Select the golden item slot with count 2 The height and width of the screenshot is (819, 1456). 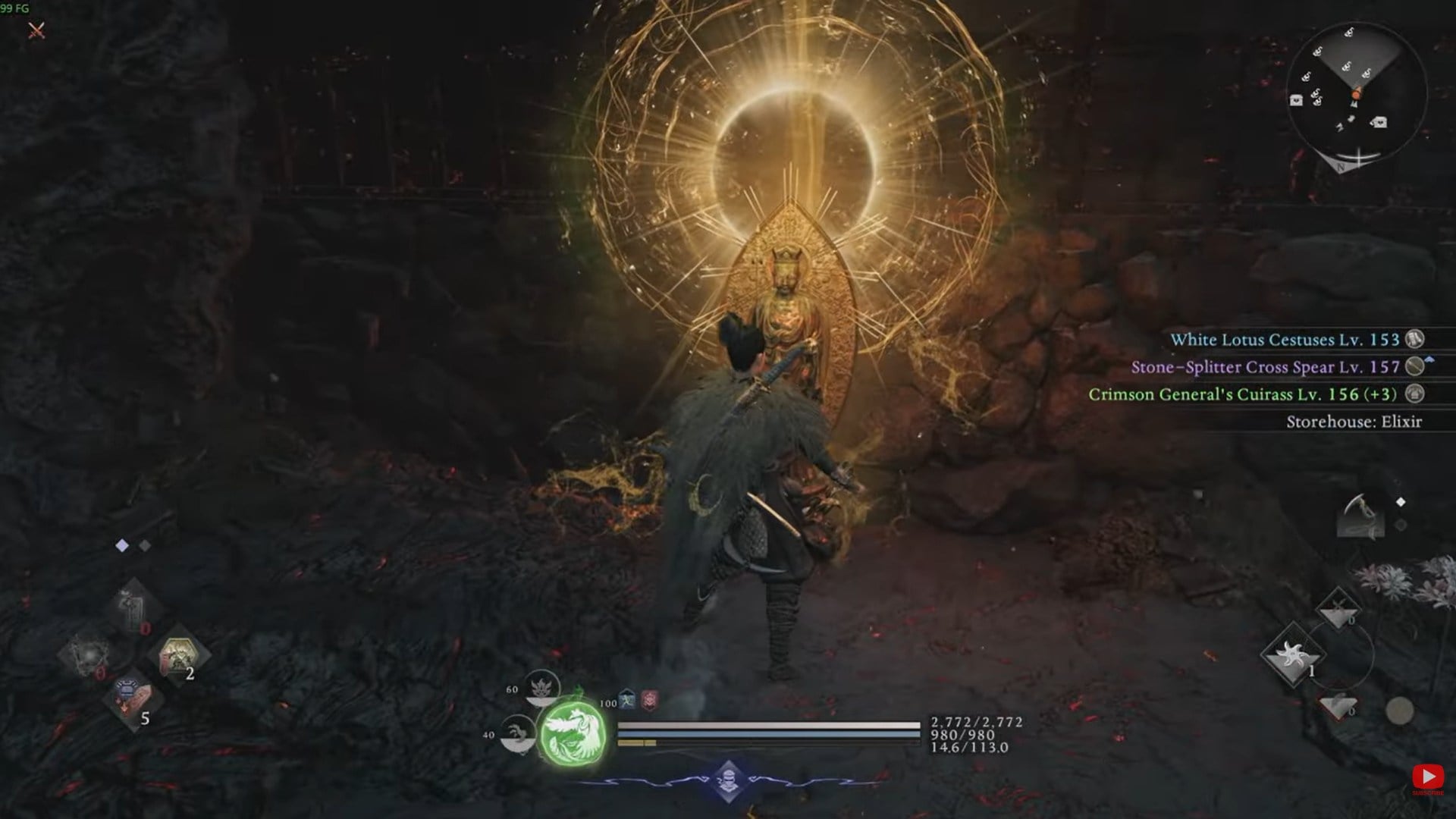[x=183, y=655]
